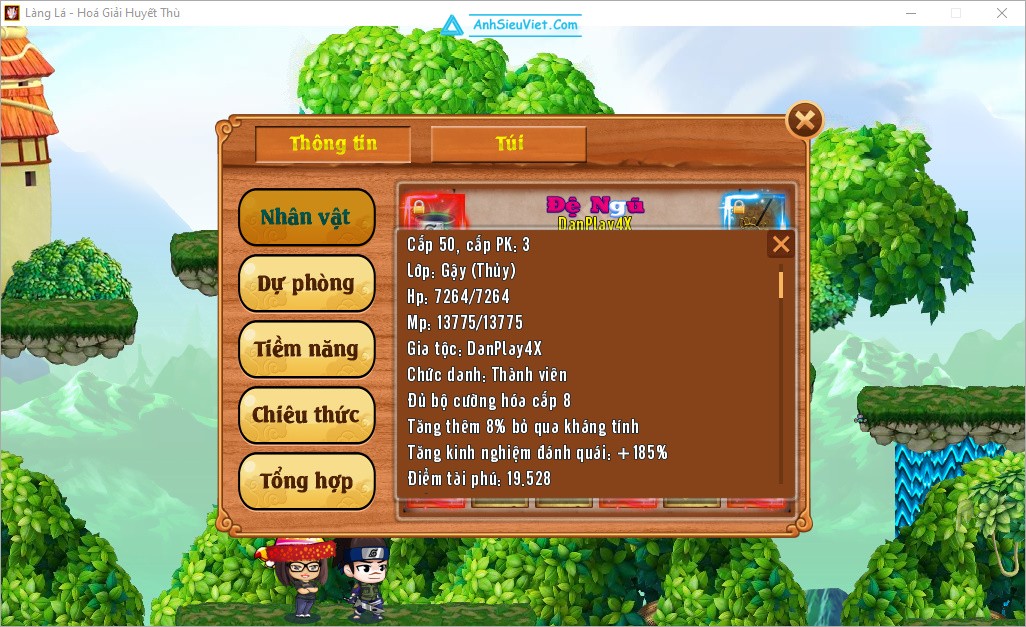
Task: Open the Chiêu thức skills section
Action: coord(306,415)
